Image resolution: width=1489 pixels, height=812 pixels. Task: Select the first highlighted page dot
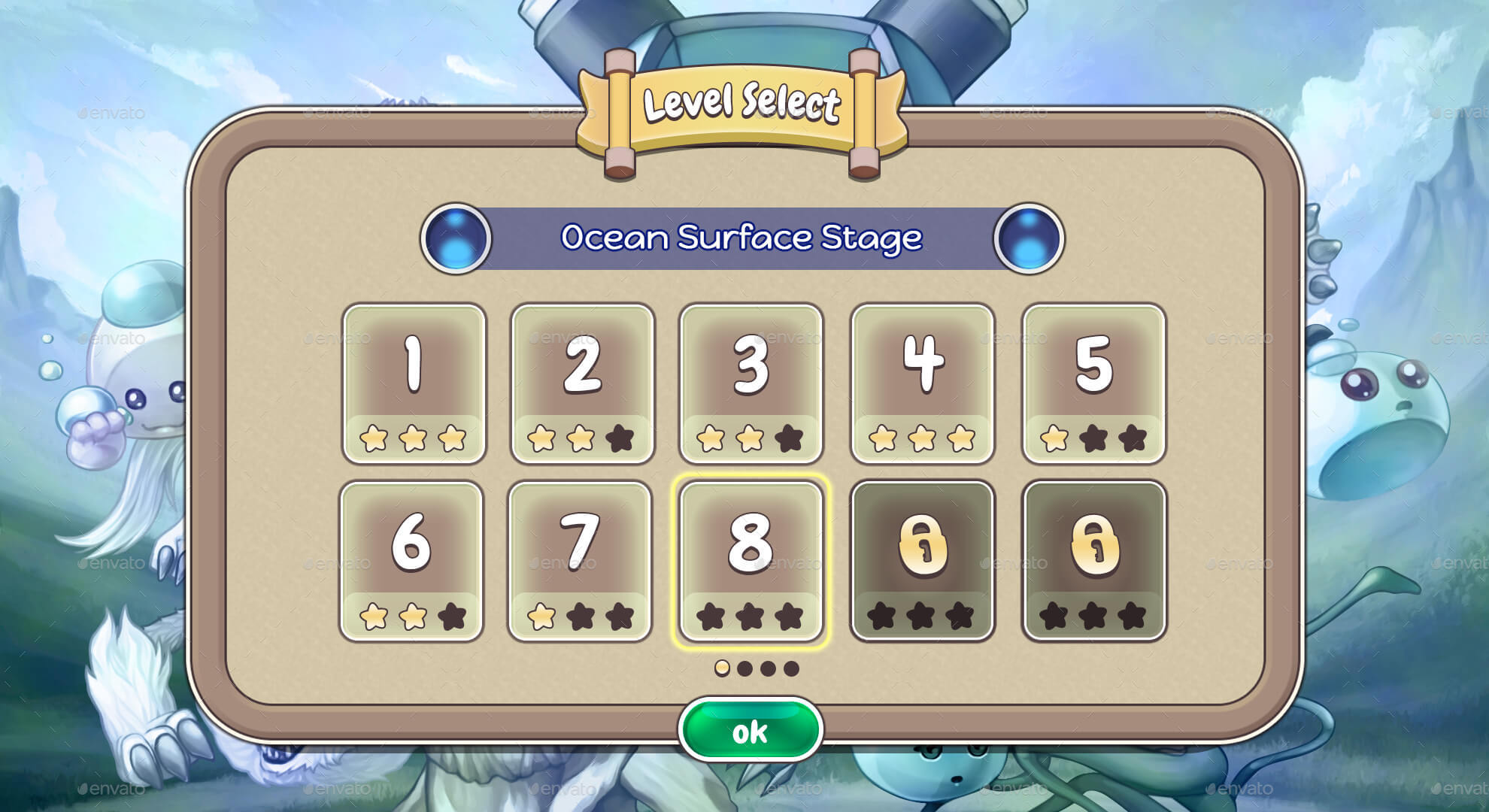(722, 668)
